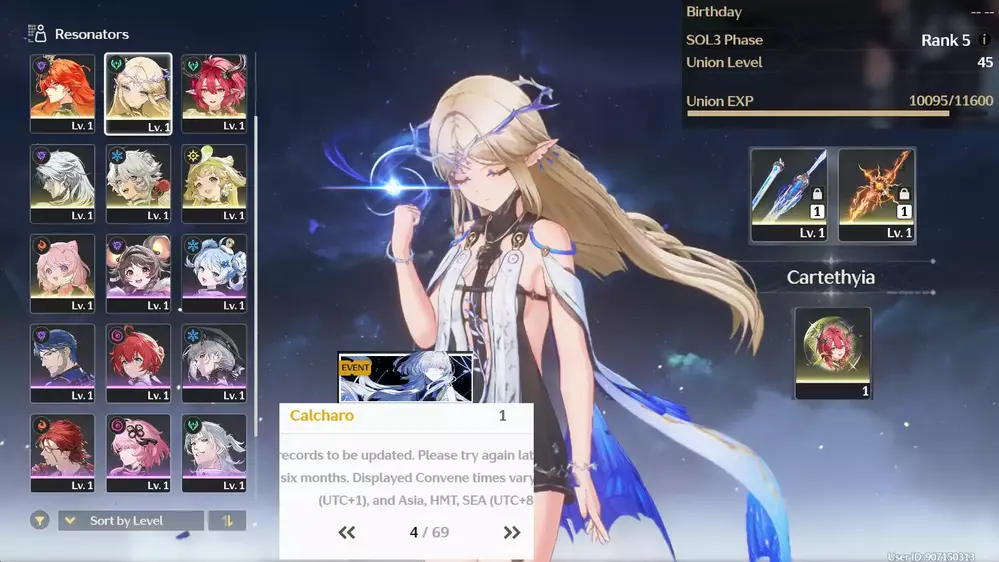Toggle the sort order arrows button

[x=226, y=521]
